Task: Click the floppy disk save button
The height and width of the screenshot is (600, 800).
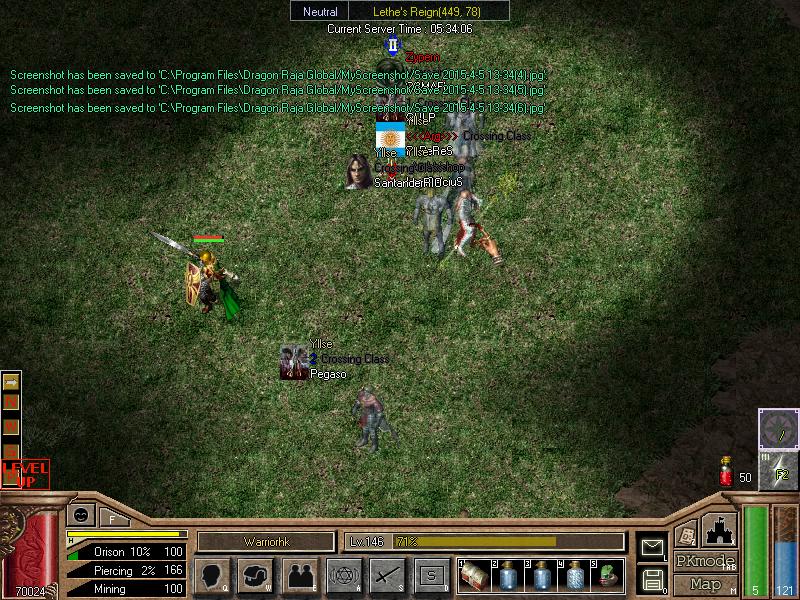Action: 652,578
